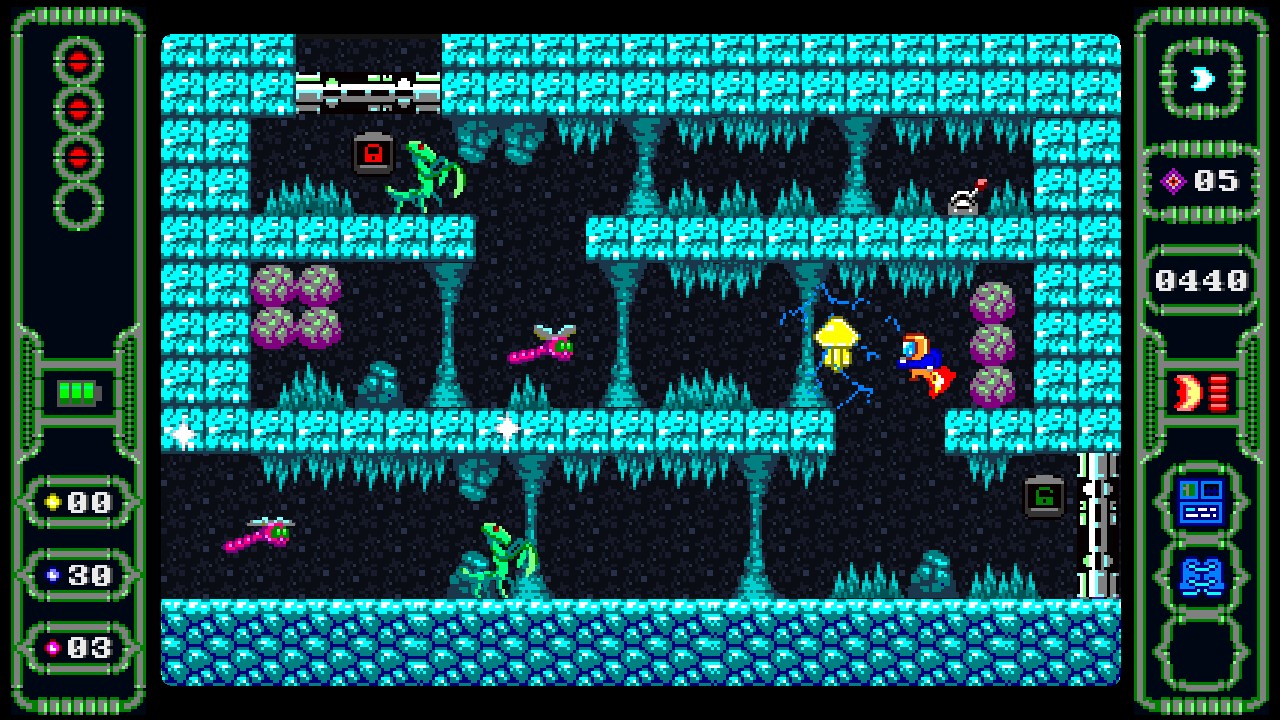Click the purple diamond gem counter icon

(x=1173, y=181)
